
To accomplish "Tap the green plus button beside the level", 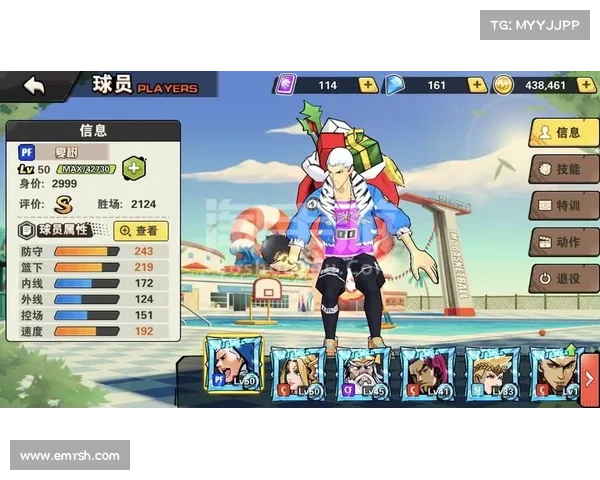I will pos(133,169).
